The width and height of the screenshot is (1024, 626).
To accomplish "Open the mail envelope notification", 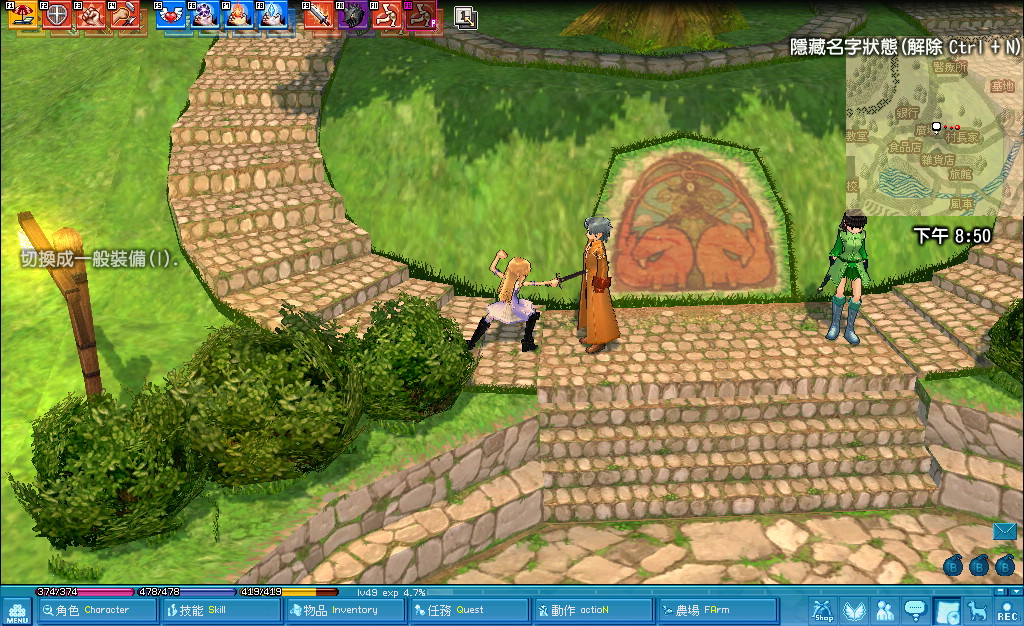I will click(x=1005, y=532).
